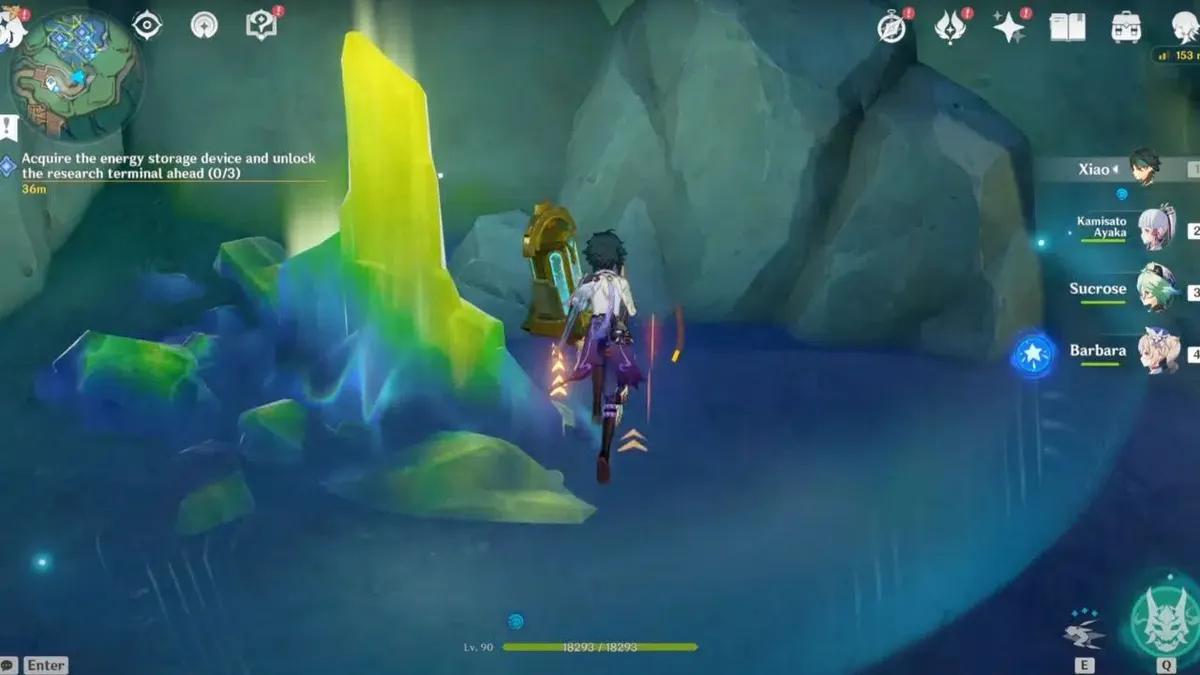The height and width of the screenshot is (675, 1200).
Task: Click the blue glowing star icon
Action: click(x=1033, y=355)
